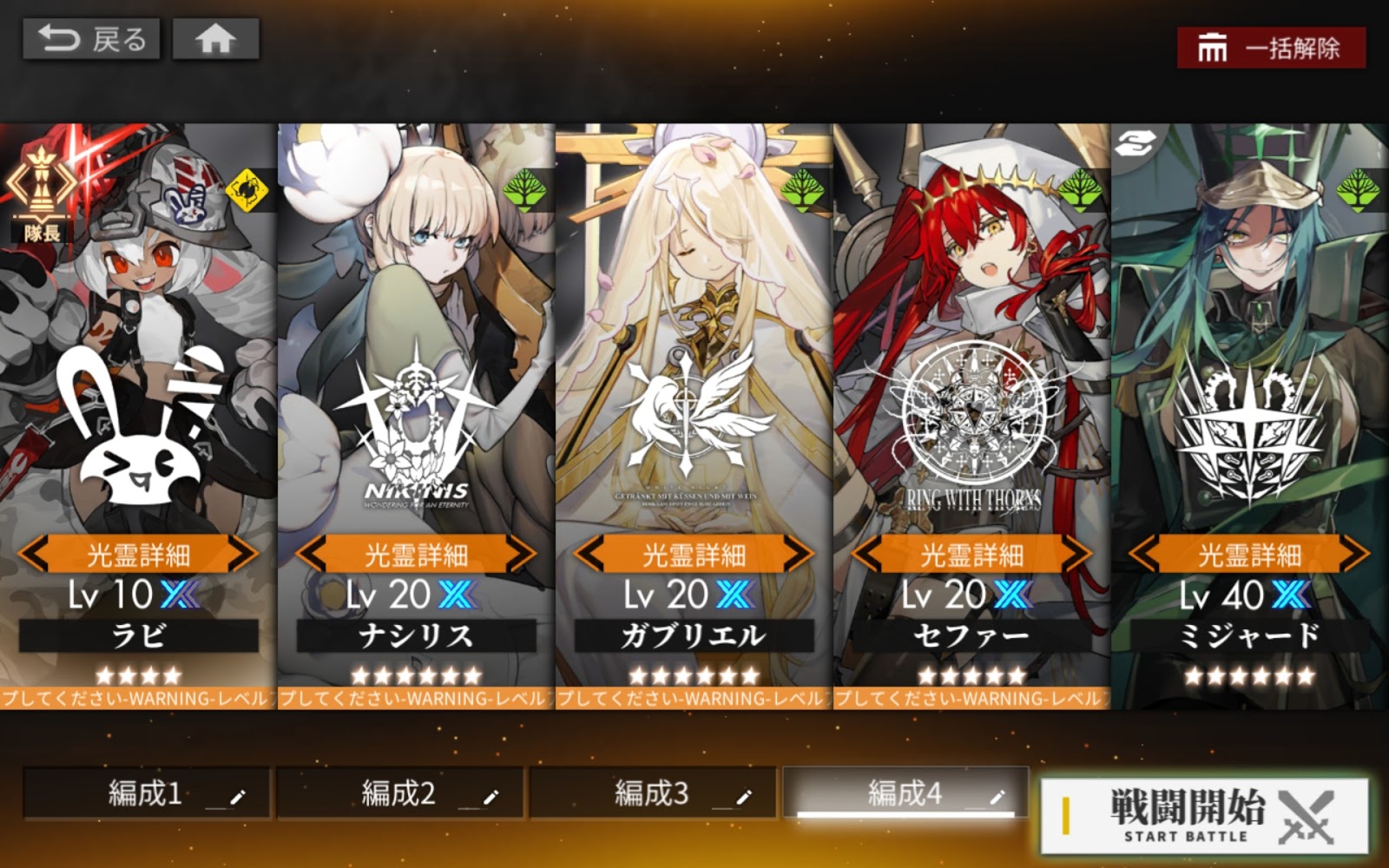Return to the home screen
The image size is (1389, 868).
click(x=215, y=40)
